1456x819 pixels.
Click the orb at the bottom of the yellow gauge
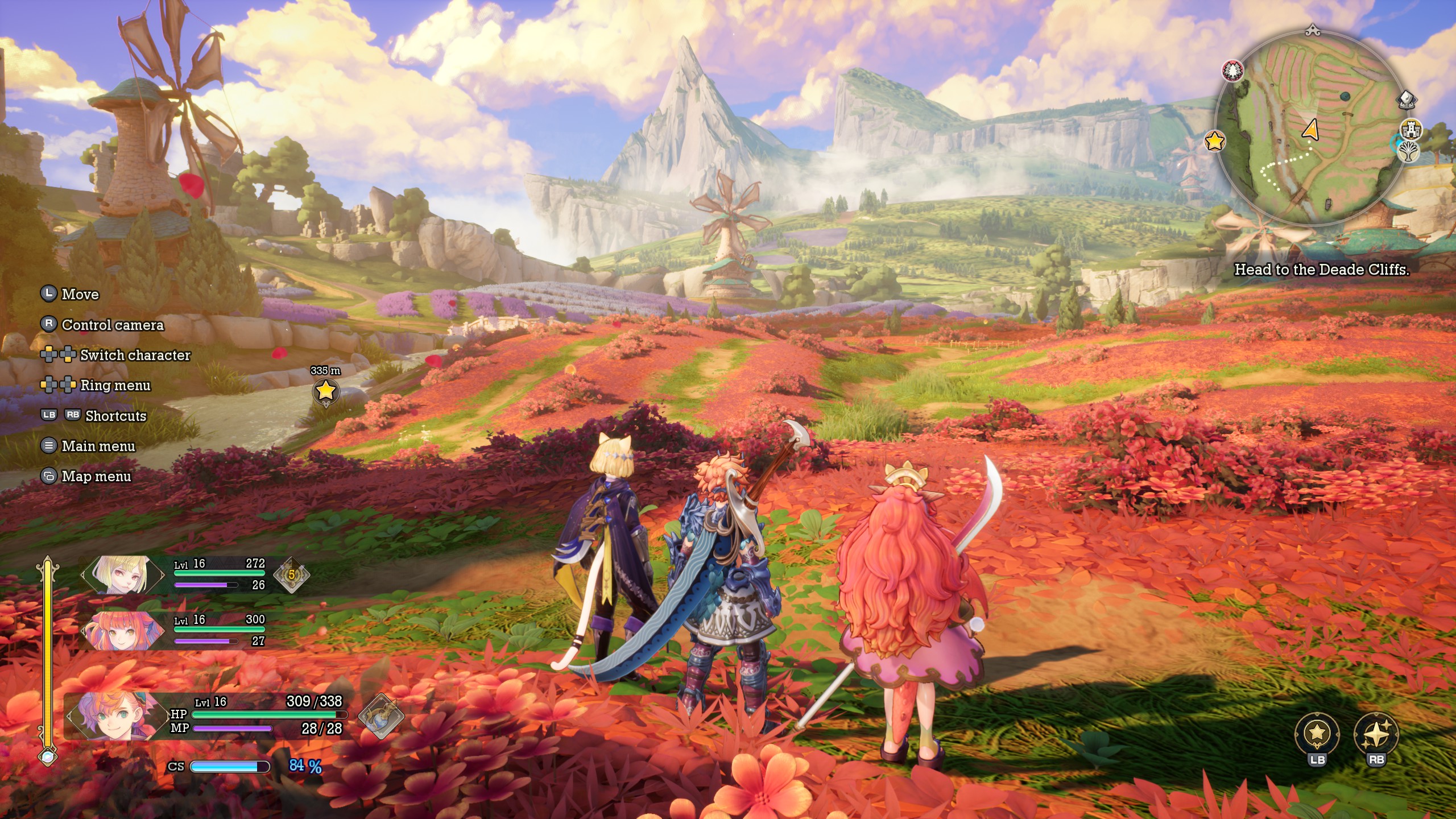point(48,756)
